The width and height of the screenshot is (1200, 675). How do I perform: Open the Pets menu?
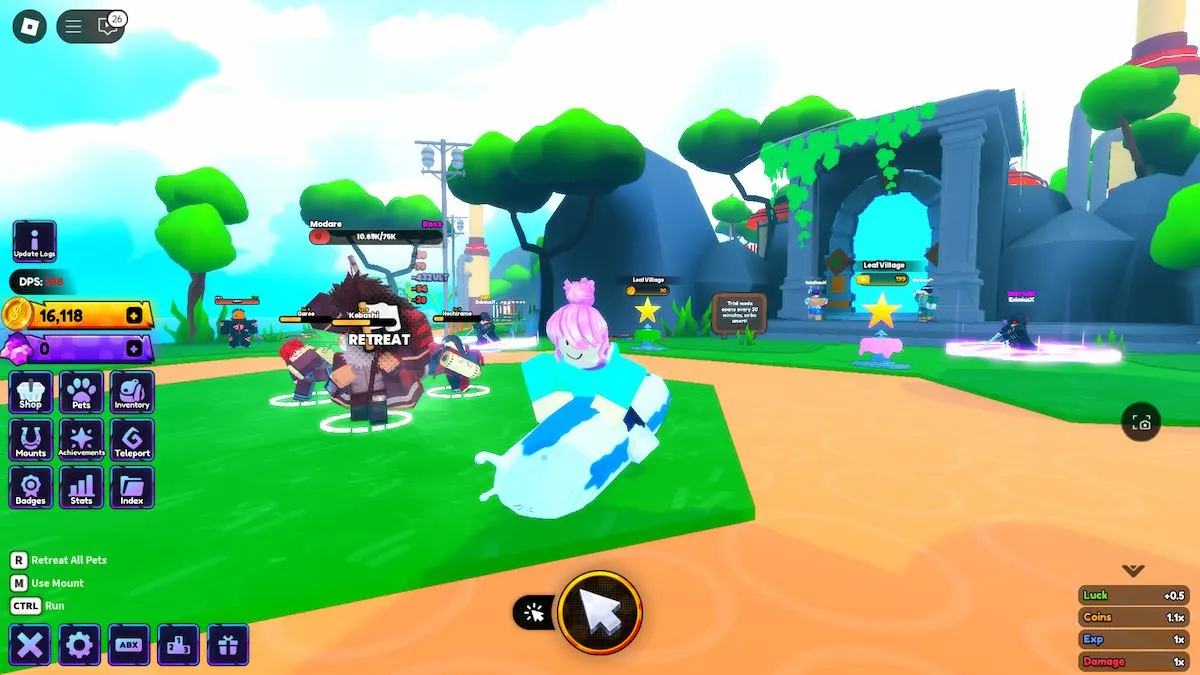81,392
